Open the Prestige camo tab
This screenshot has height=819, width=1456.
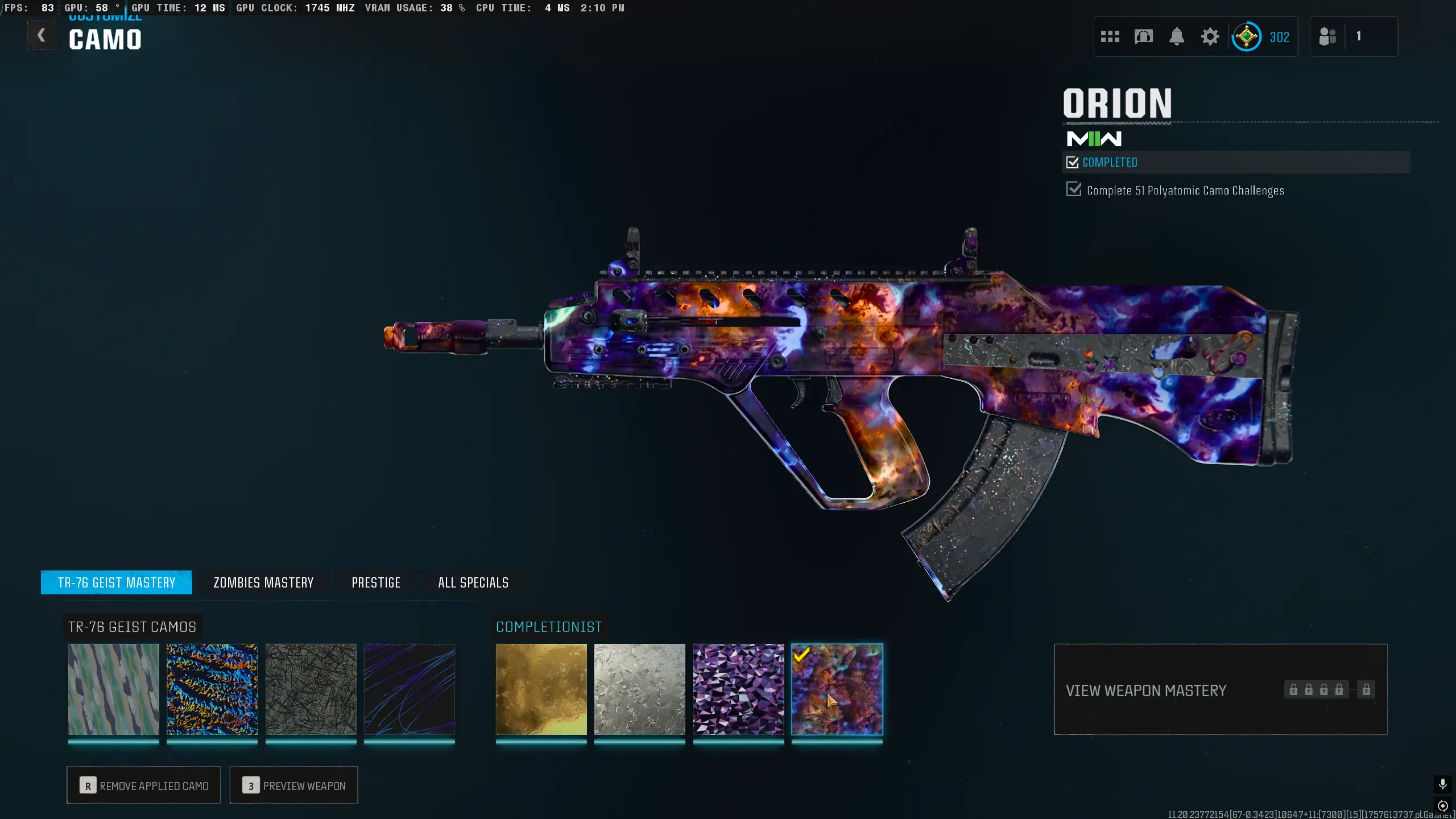(x=376, y=582)
